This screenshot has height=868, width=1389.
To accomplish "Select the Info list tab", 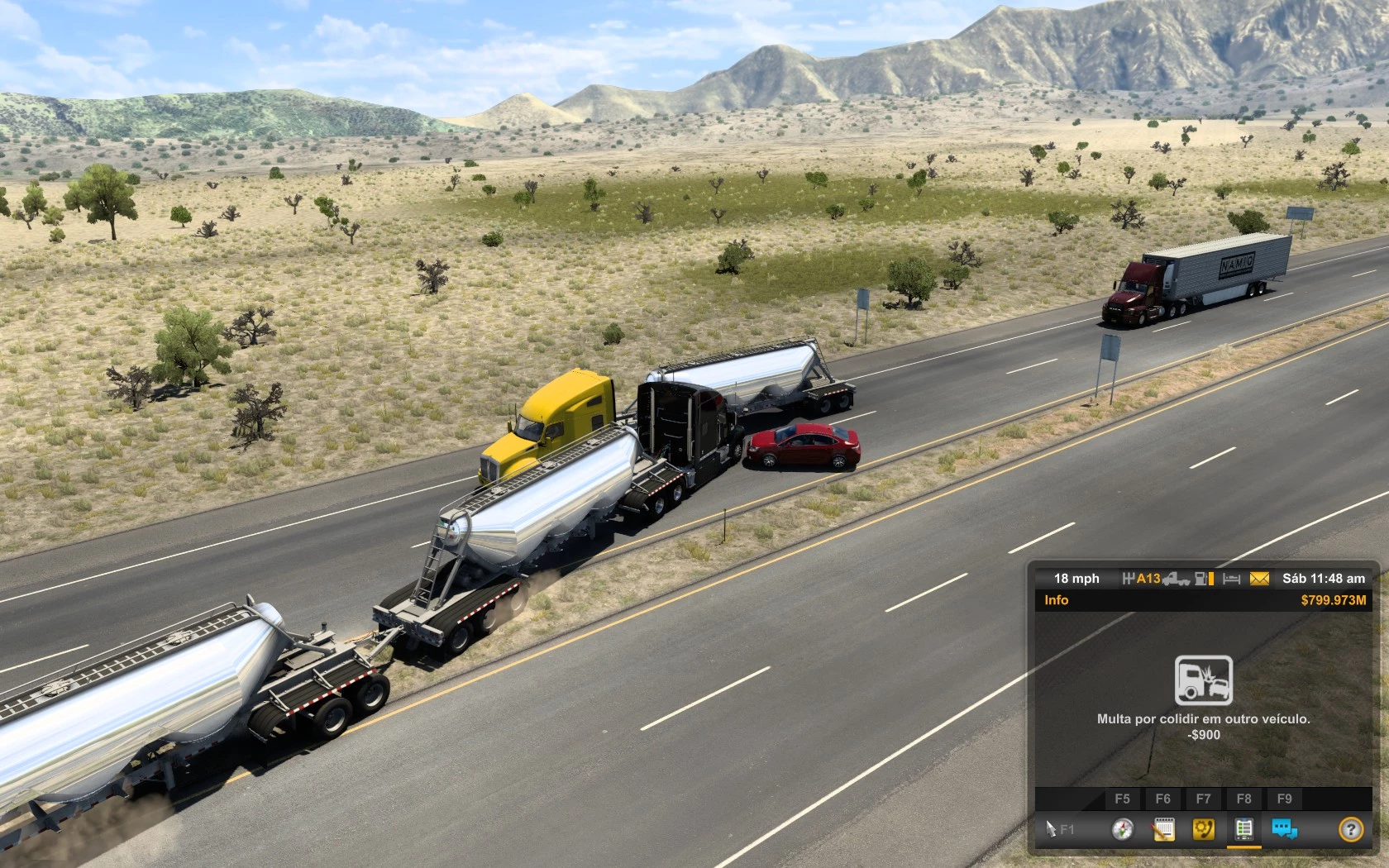I will tap(1243, 829).
